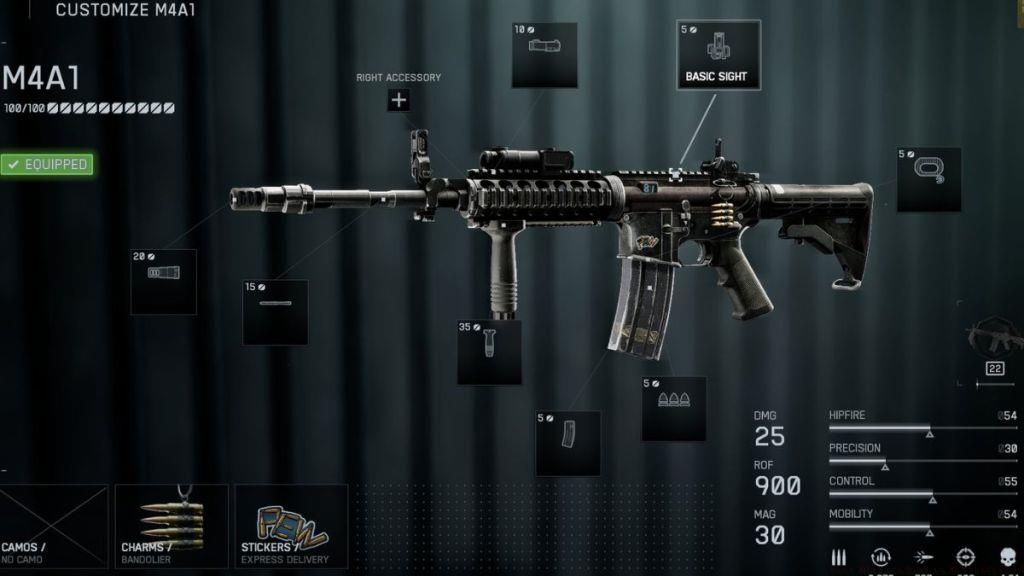1024x576 pixels.
Task: Choose the barrel attachment slot costing 15
Action: point(275,312)
